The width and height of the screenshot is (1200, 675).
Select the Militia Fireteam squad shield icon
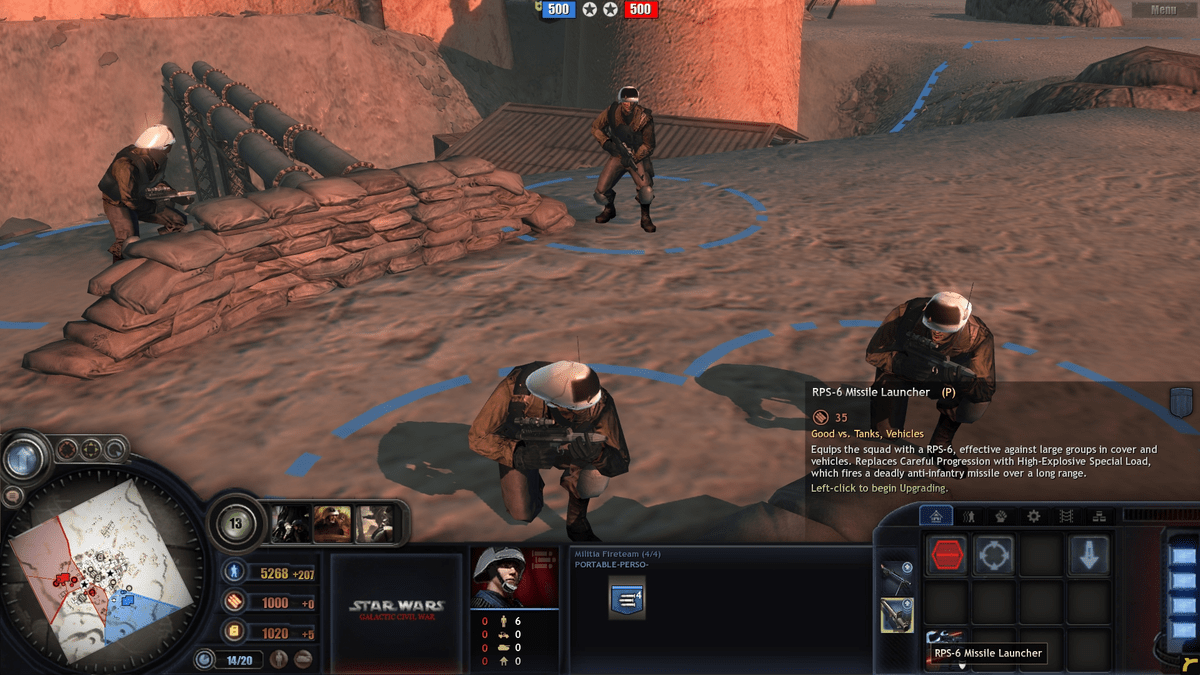tap(627, 598)
